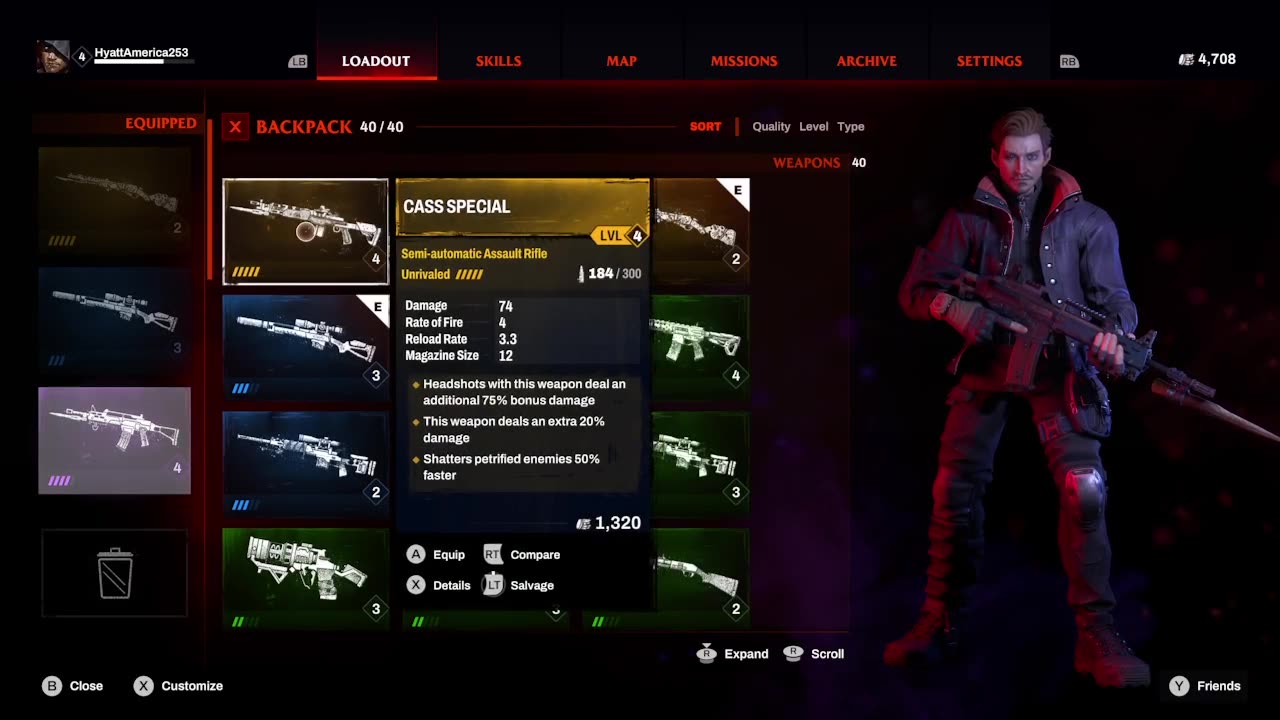Screen dimensions: 1280x720
Task: Sort backpack by Level
Action: pyautogui.click(x=813, y=127)
